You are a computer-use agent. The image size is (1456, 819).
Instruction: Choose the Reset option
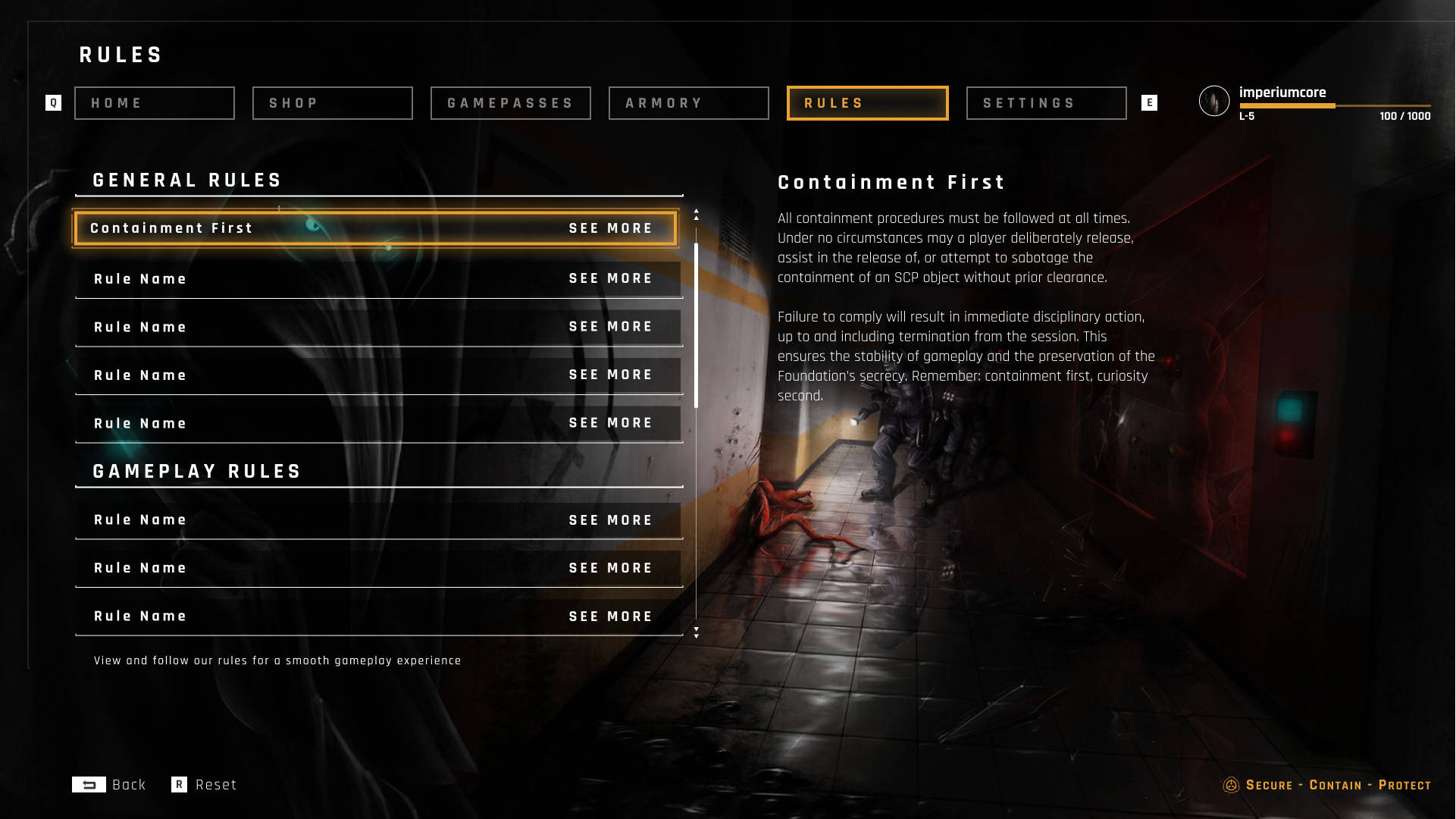[205, 785]
